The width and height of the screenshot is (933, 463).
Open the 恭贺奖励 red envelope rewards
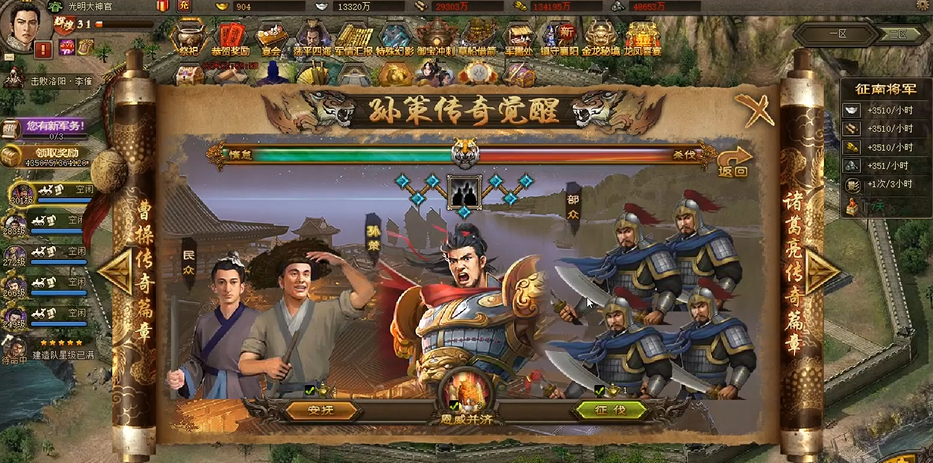231,39
